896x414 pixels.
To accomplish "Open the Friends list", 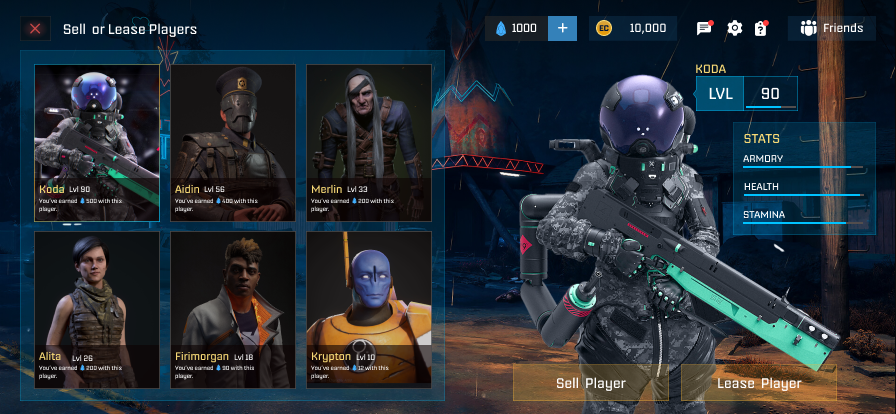I will click(832, 28).
